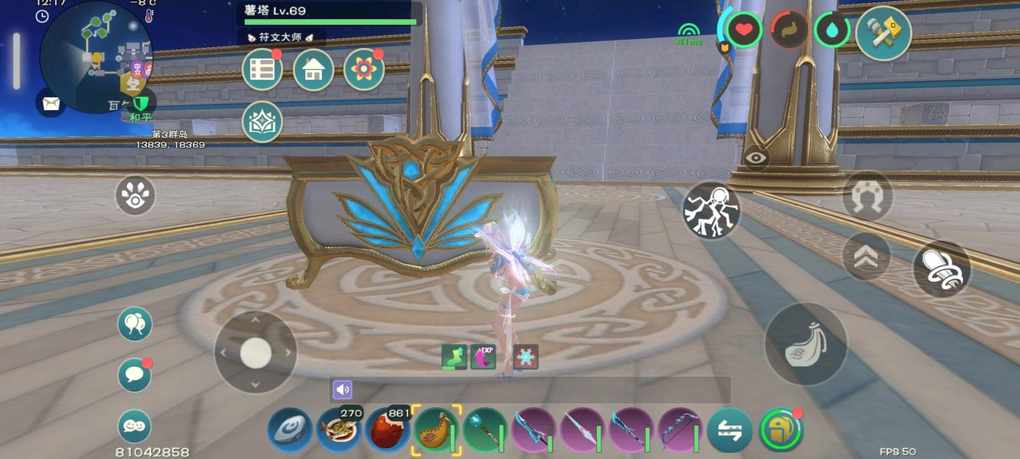Open the list menu with red dot
The height and width of the screenshot is (459, 1020).
click(263, 70)
